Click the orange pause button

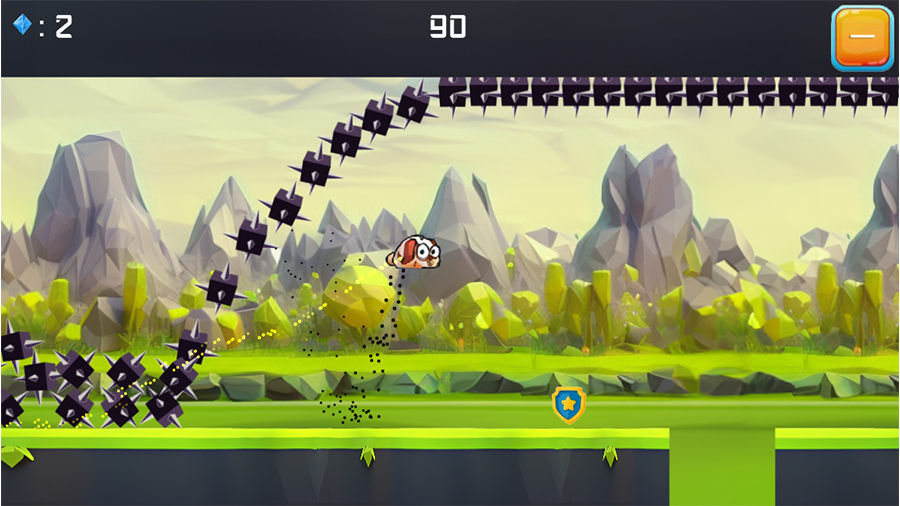862,38
